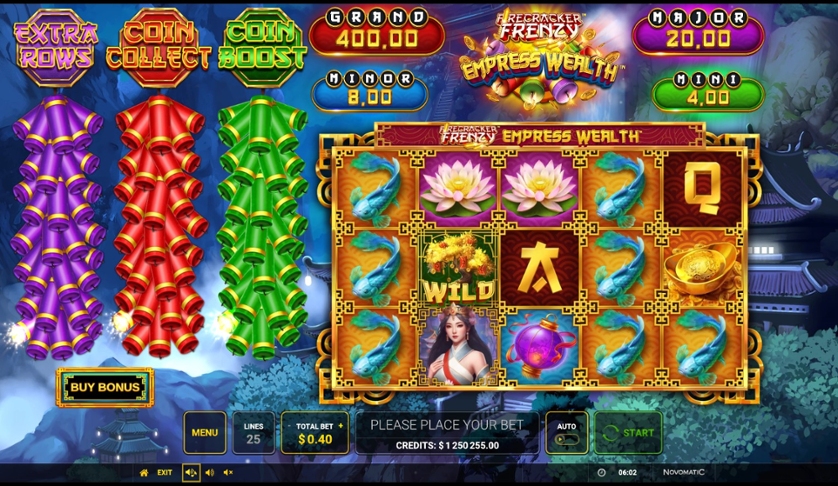Open the Buy Bonus offer

tap(104, 387)
